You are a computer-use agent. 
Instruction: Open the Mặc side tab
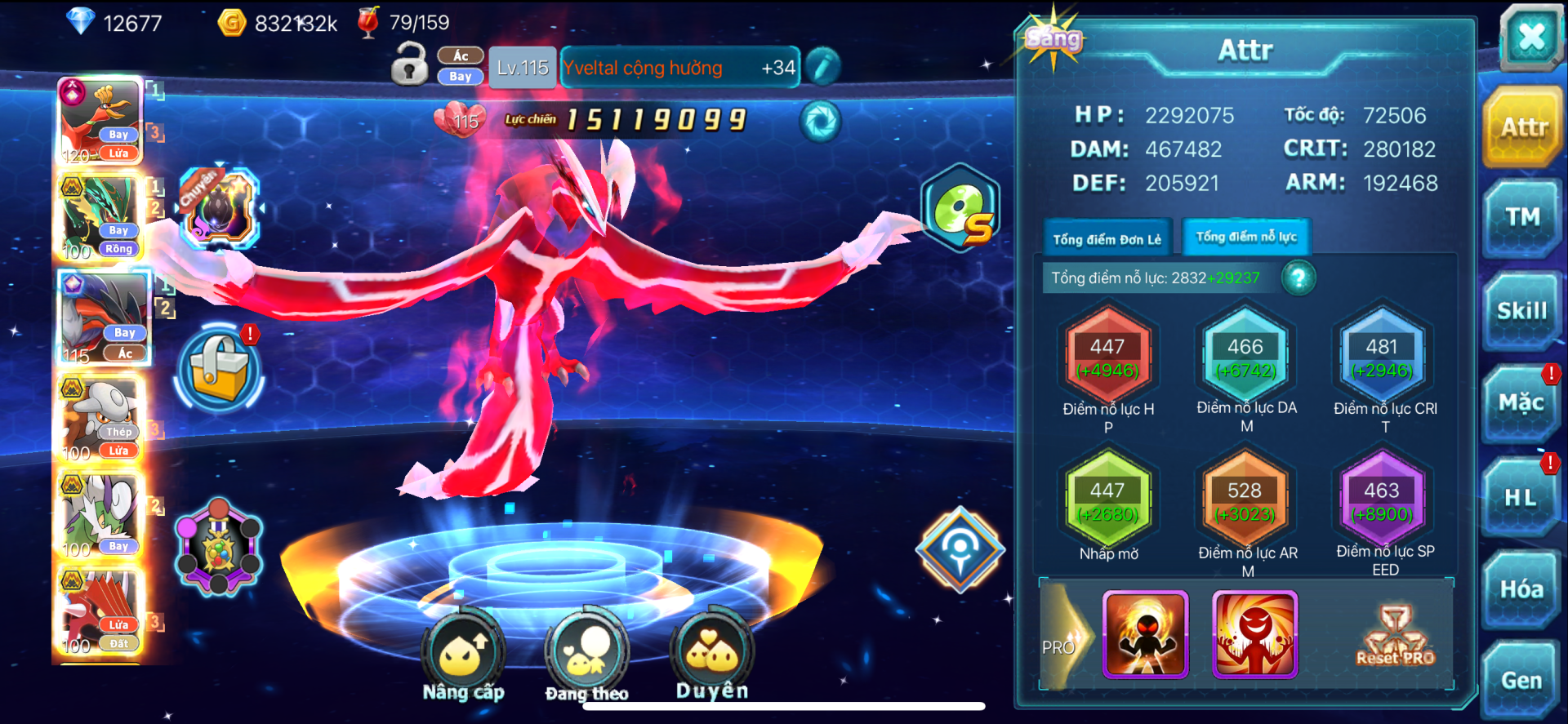click(1521, 402)
